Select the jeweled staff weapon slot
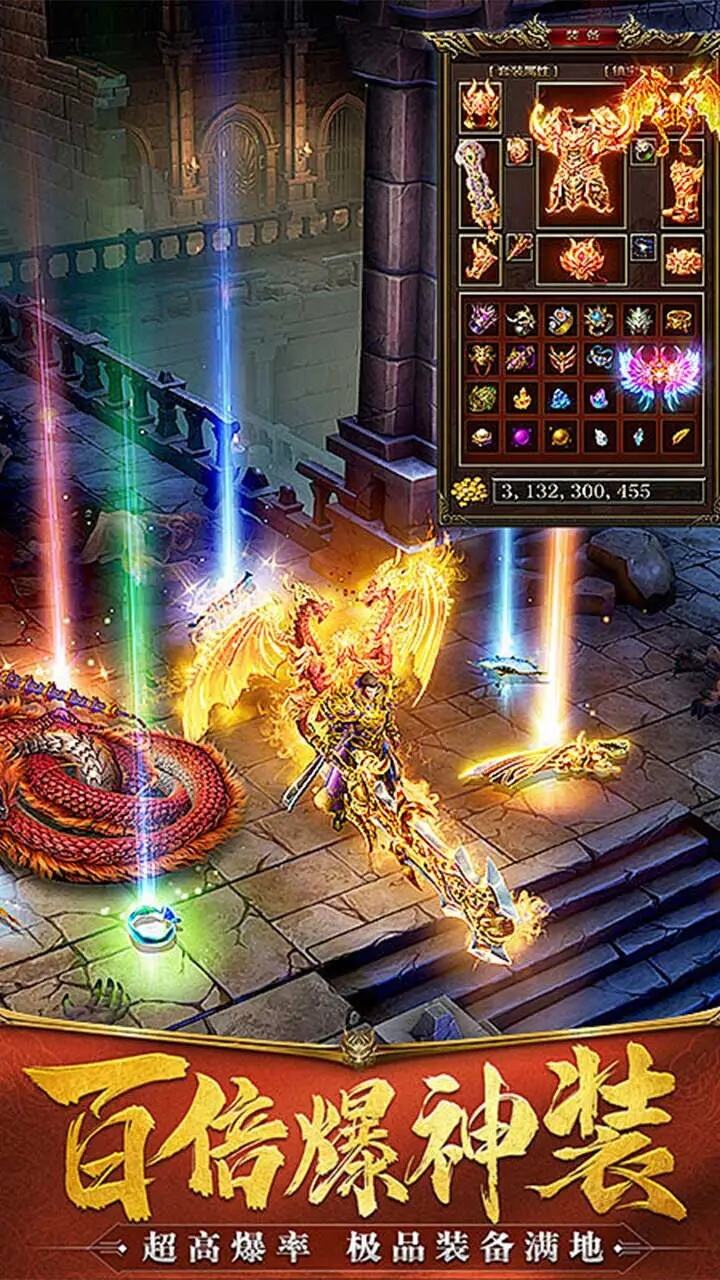 (480, 185)
